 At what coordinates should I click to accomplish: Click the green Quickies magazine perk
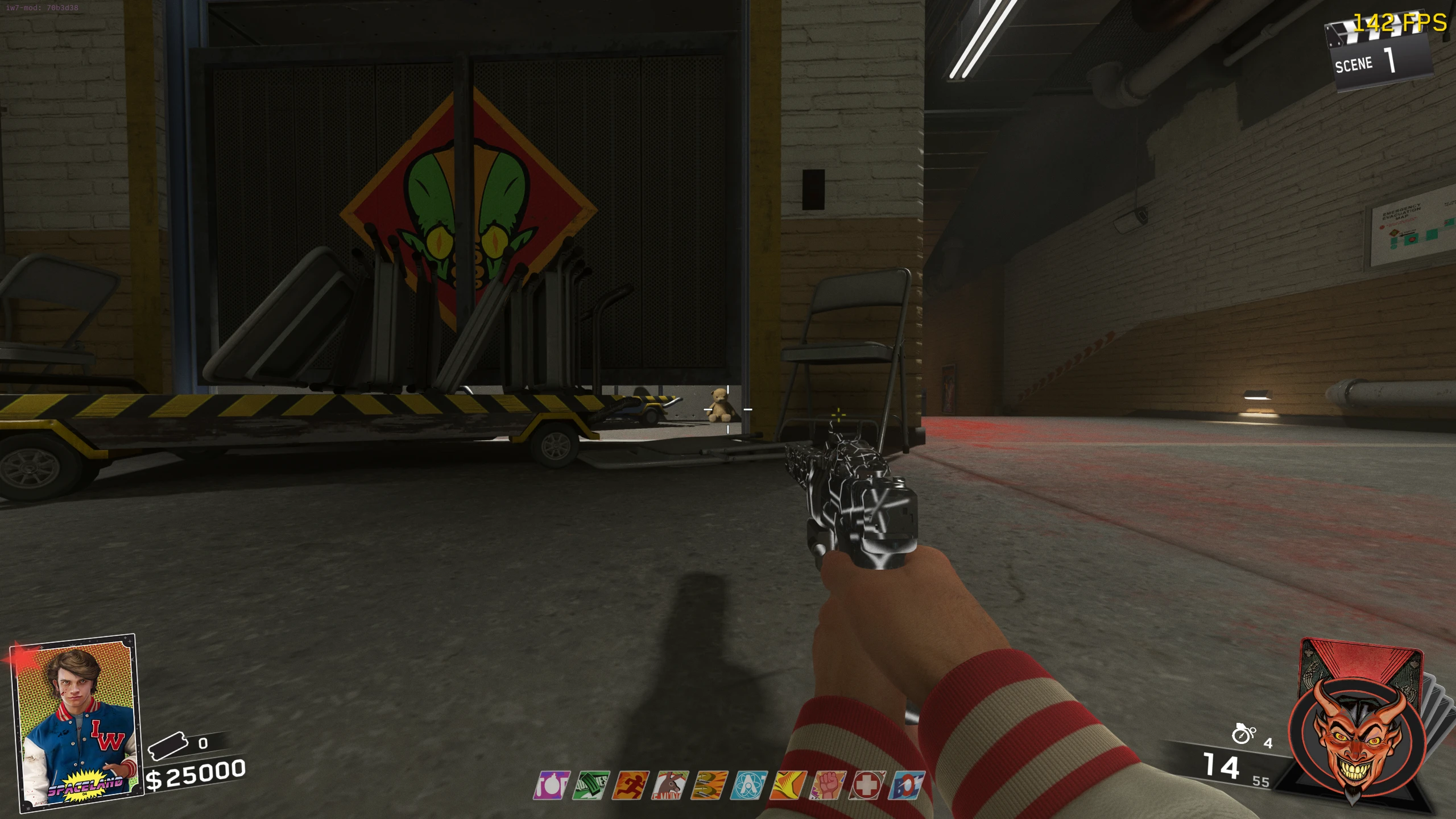591,785
